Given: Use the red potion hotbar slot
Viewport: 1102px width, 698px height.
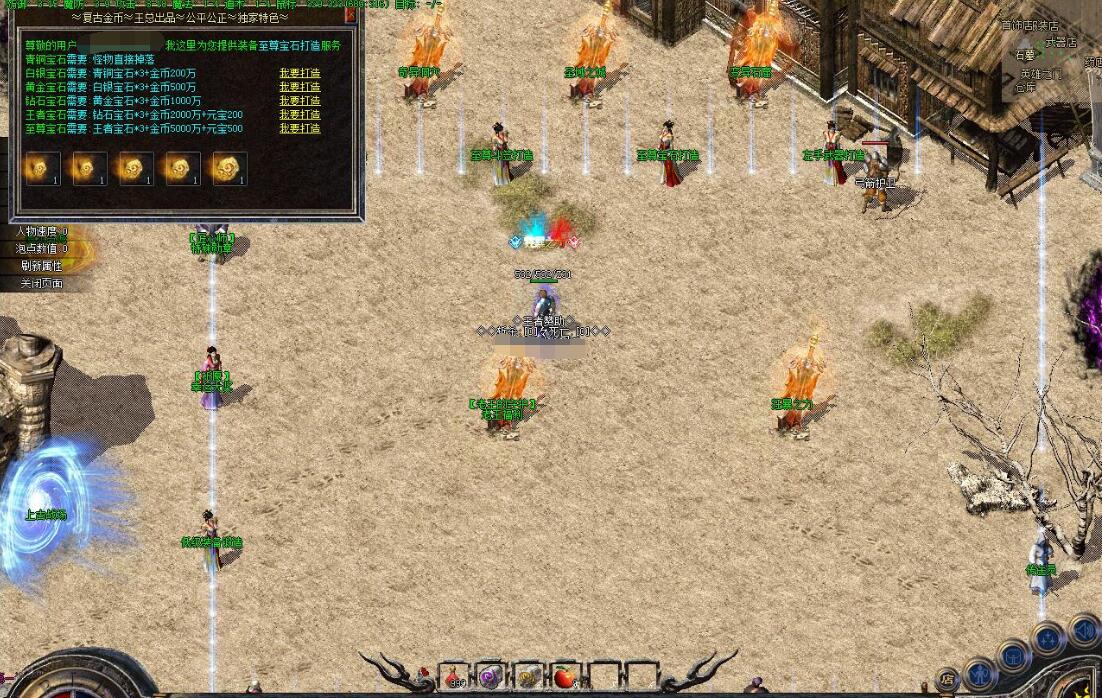Looking at the screenshot, I should 455,677.
